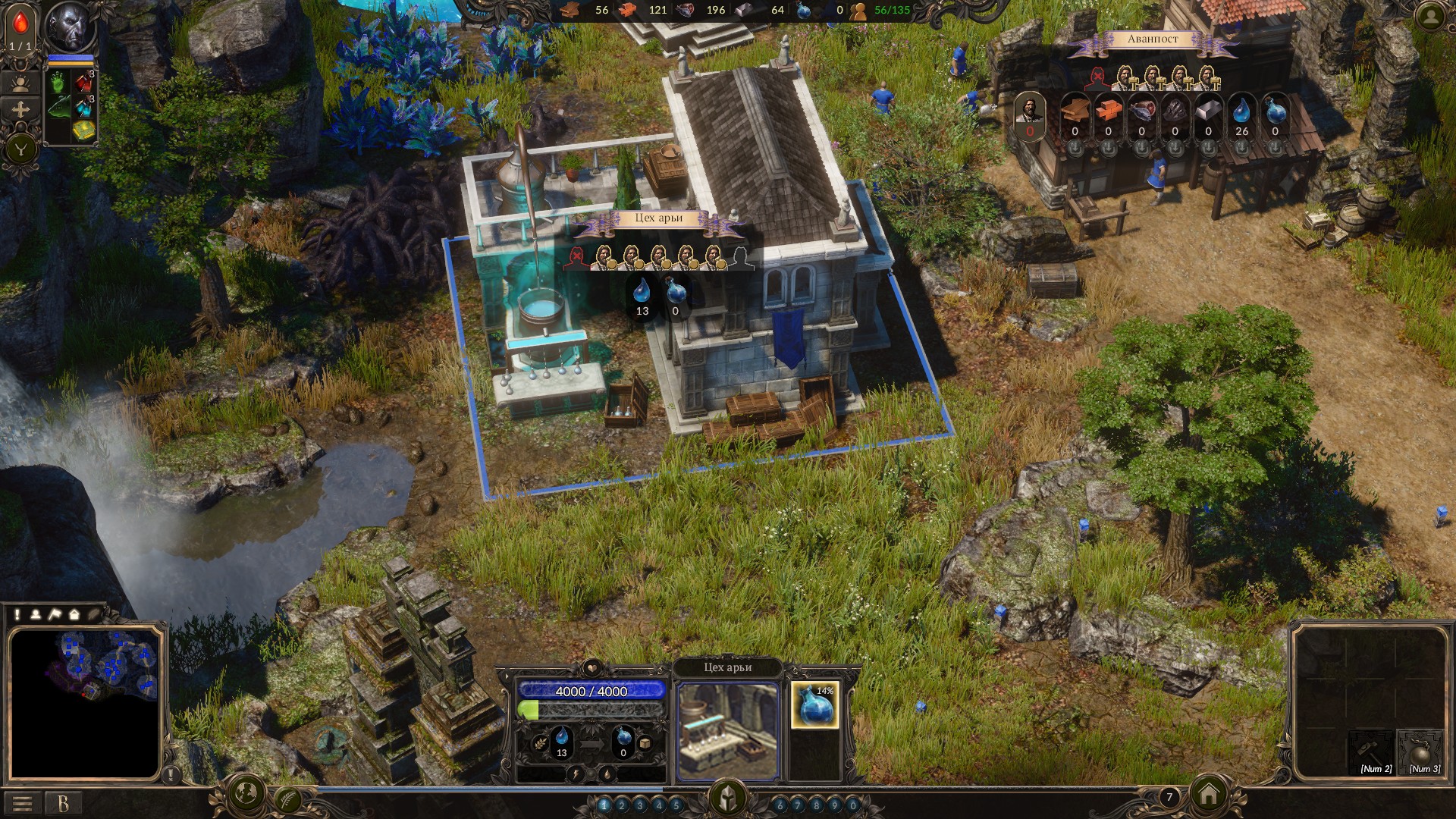Image resolution: width=1456 pixels, height=819 pixels.
Task: Queue the blue potion production
Action: [815, 704]
